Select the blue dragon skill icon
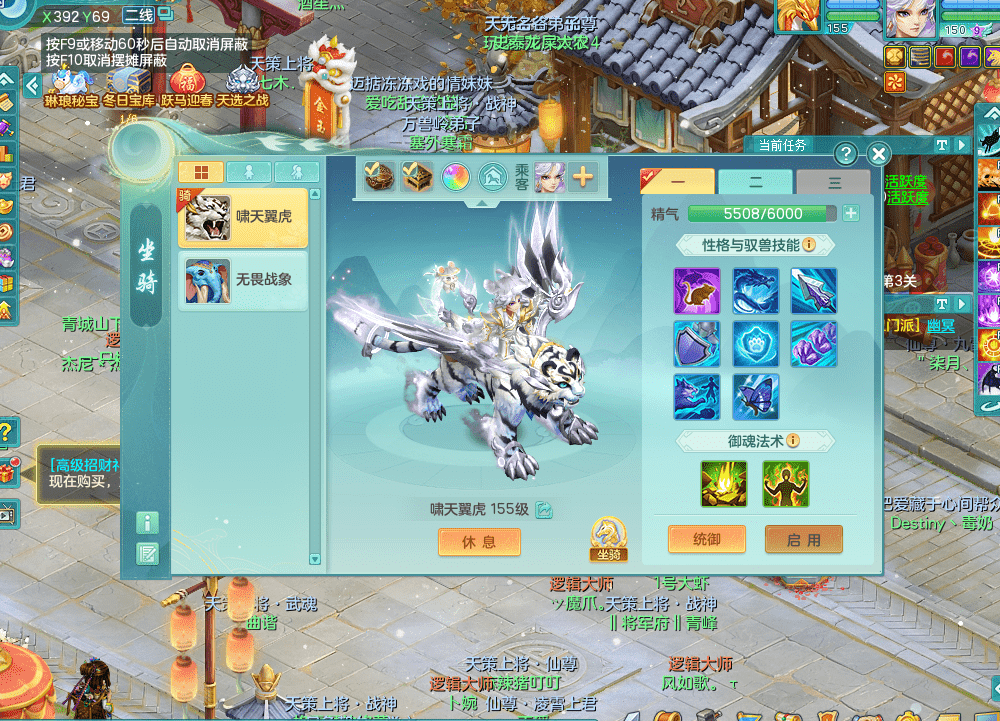The width and height of the screenshot is (1000, 721). point(756,291)
